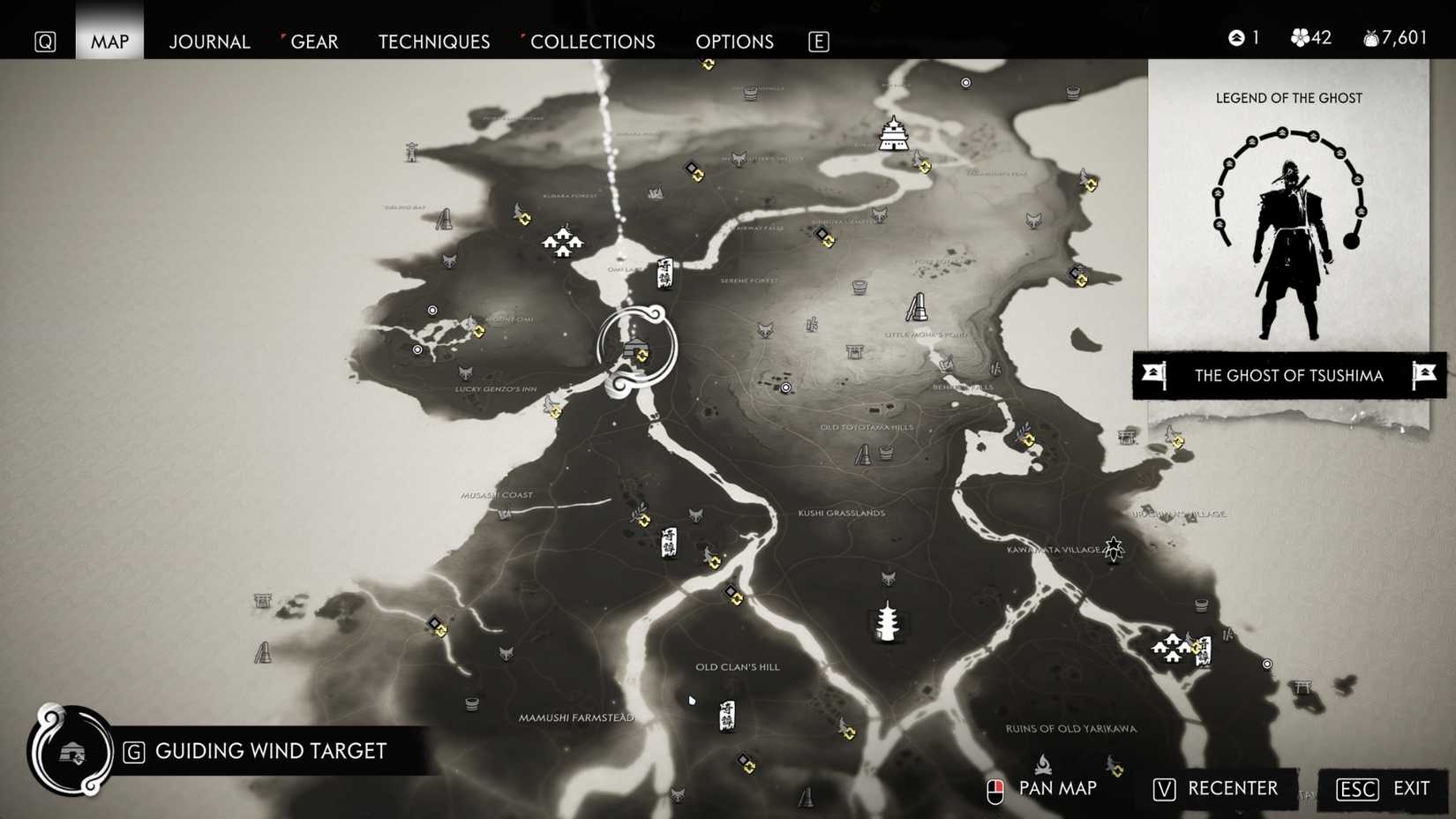Select a fox den icon in Kushi Grasslands
The height and width of the screenshot is (819, 1456).
coord(887,577)
